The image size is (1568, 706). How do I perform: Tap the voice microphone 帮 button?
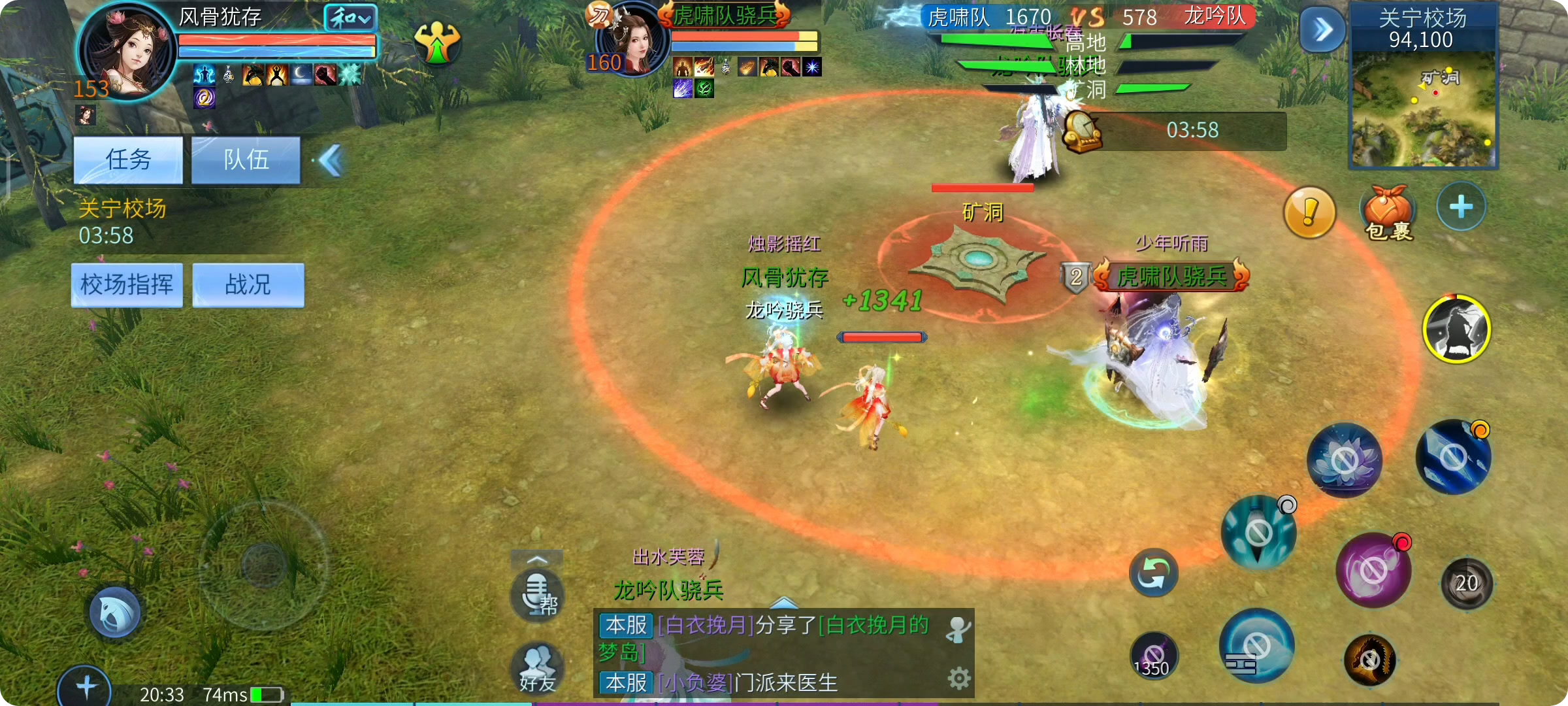point(537,594)
